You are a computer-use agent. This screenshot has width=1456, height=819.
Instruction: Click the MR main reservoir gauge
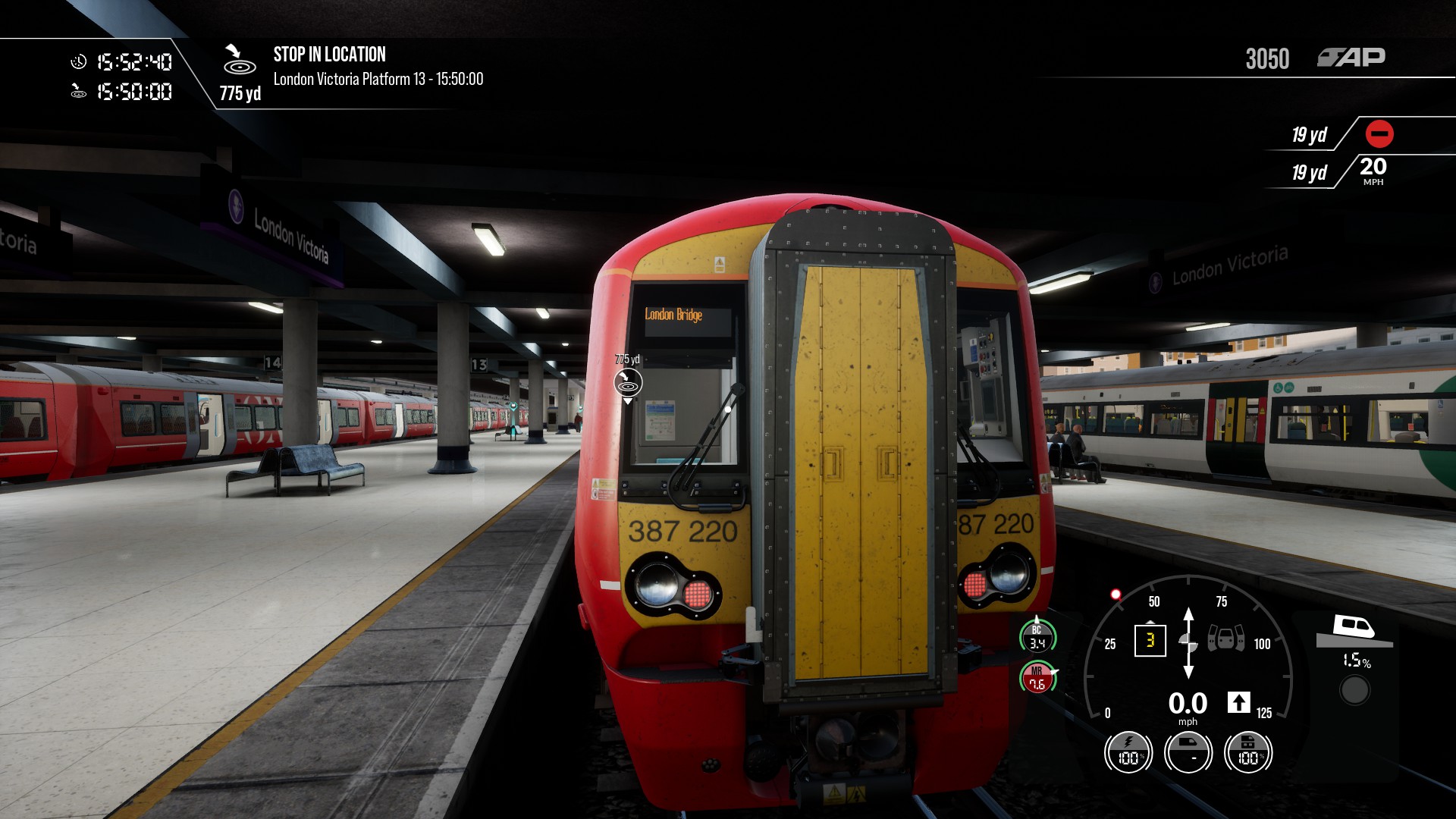(x=1037, y=678)
